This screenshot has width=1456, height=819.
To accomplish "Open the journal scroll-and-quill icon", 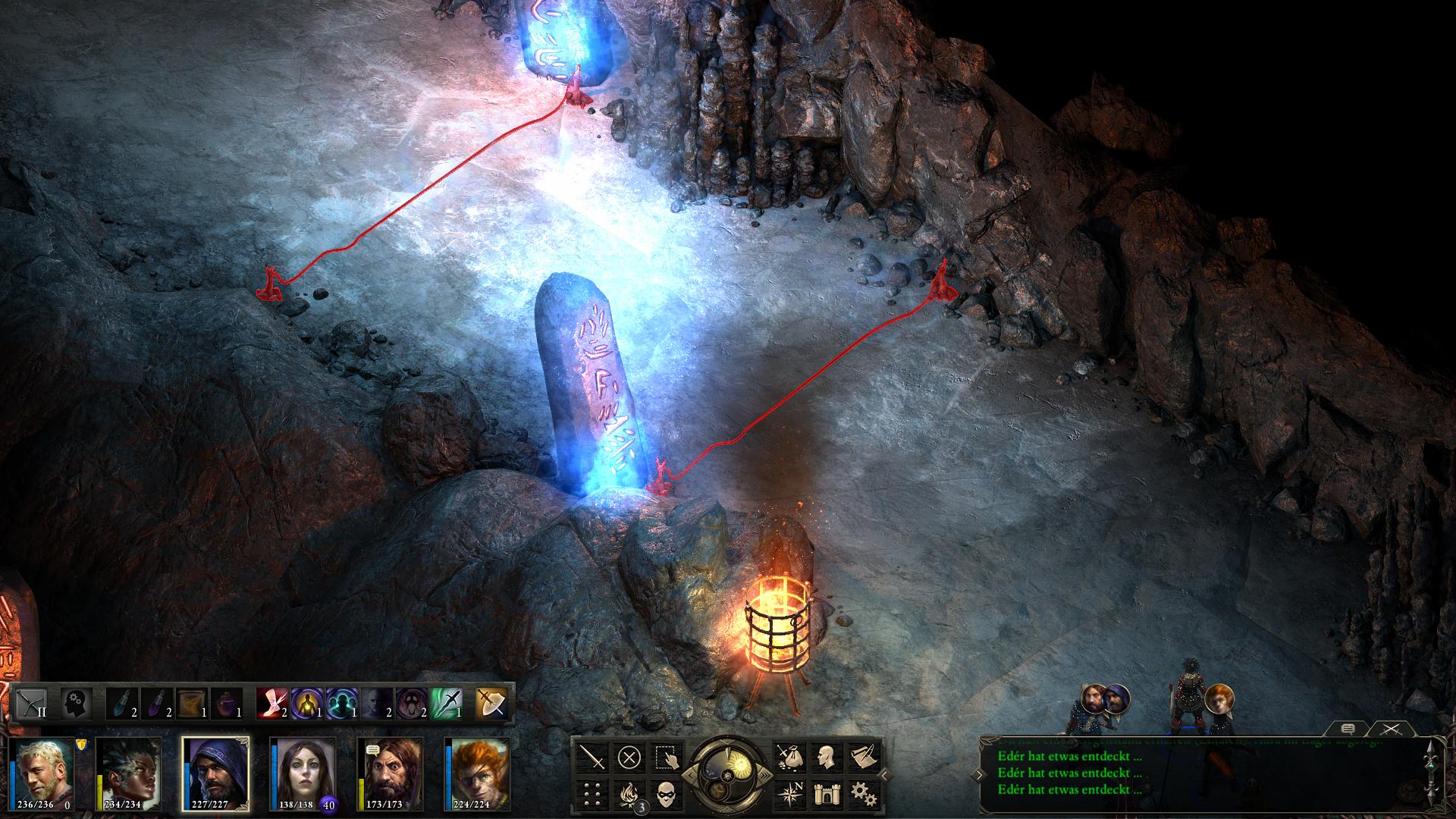I will coord(862,757).
